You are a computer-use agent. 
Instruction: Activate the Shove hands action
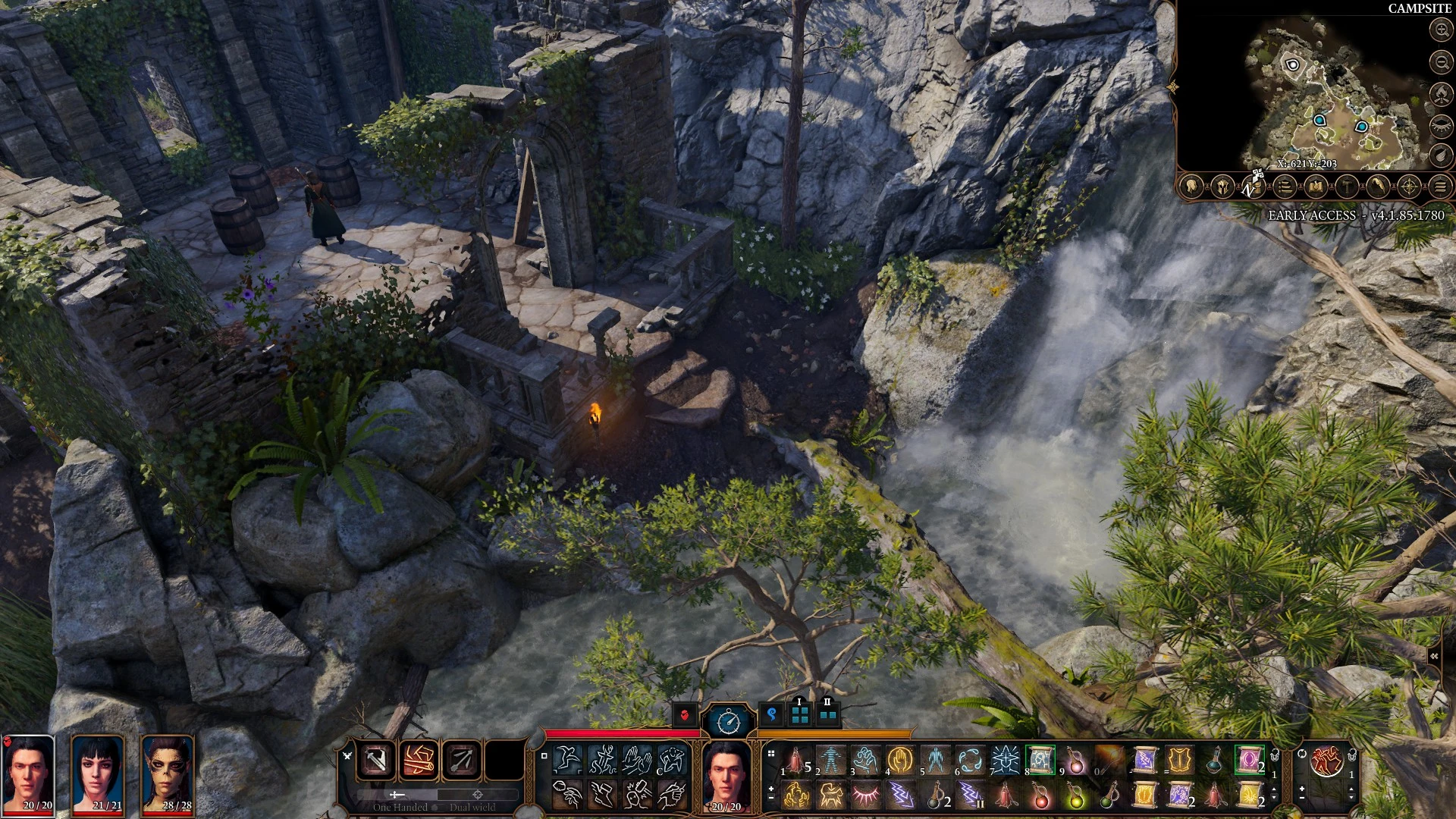[x=637, y=760]
